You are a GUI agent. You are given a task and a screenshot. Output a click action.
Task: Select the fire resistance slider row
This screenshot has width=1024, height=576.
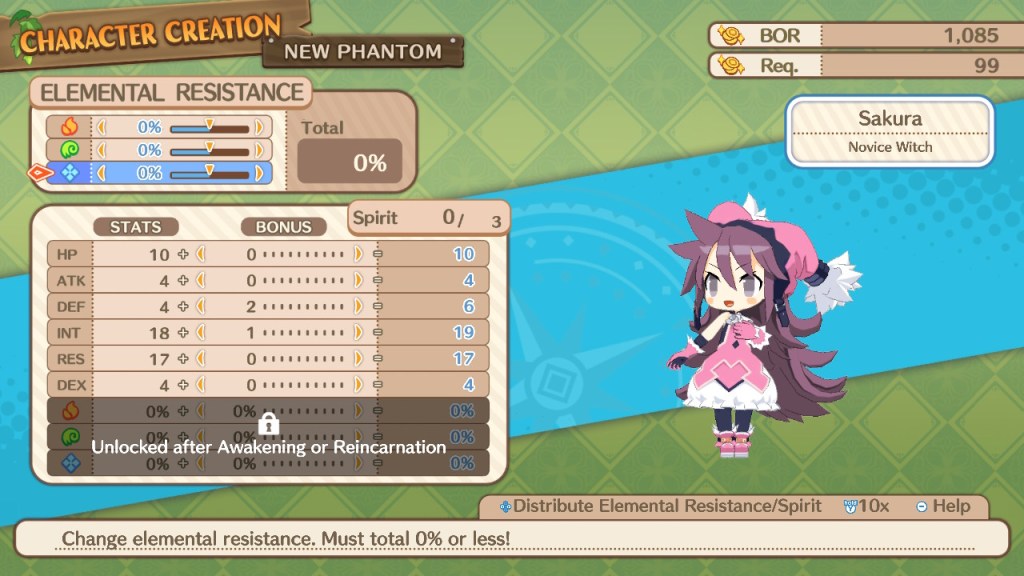tap(159, 128)
